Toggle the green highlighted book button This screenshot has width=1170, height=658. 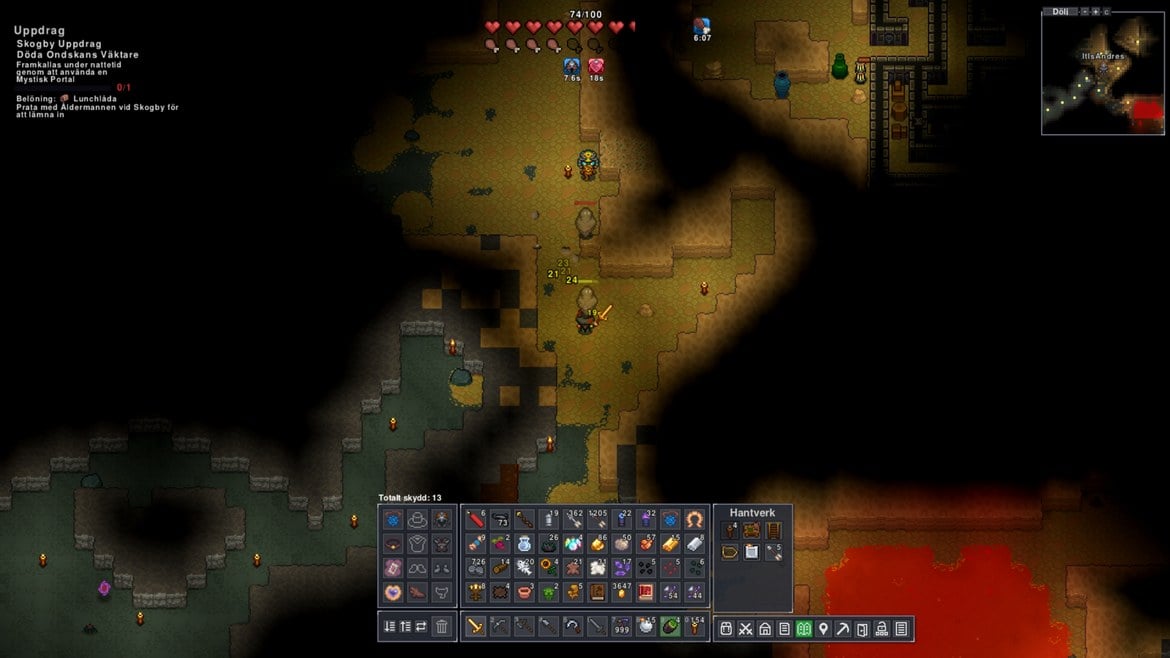pyautogui.click(x=804, y=629)
